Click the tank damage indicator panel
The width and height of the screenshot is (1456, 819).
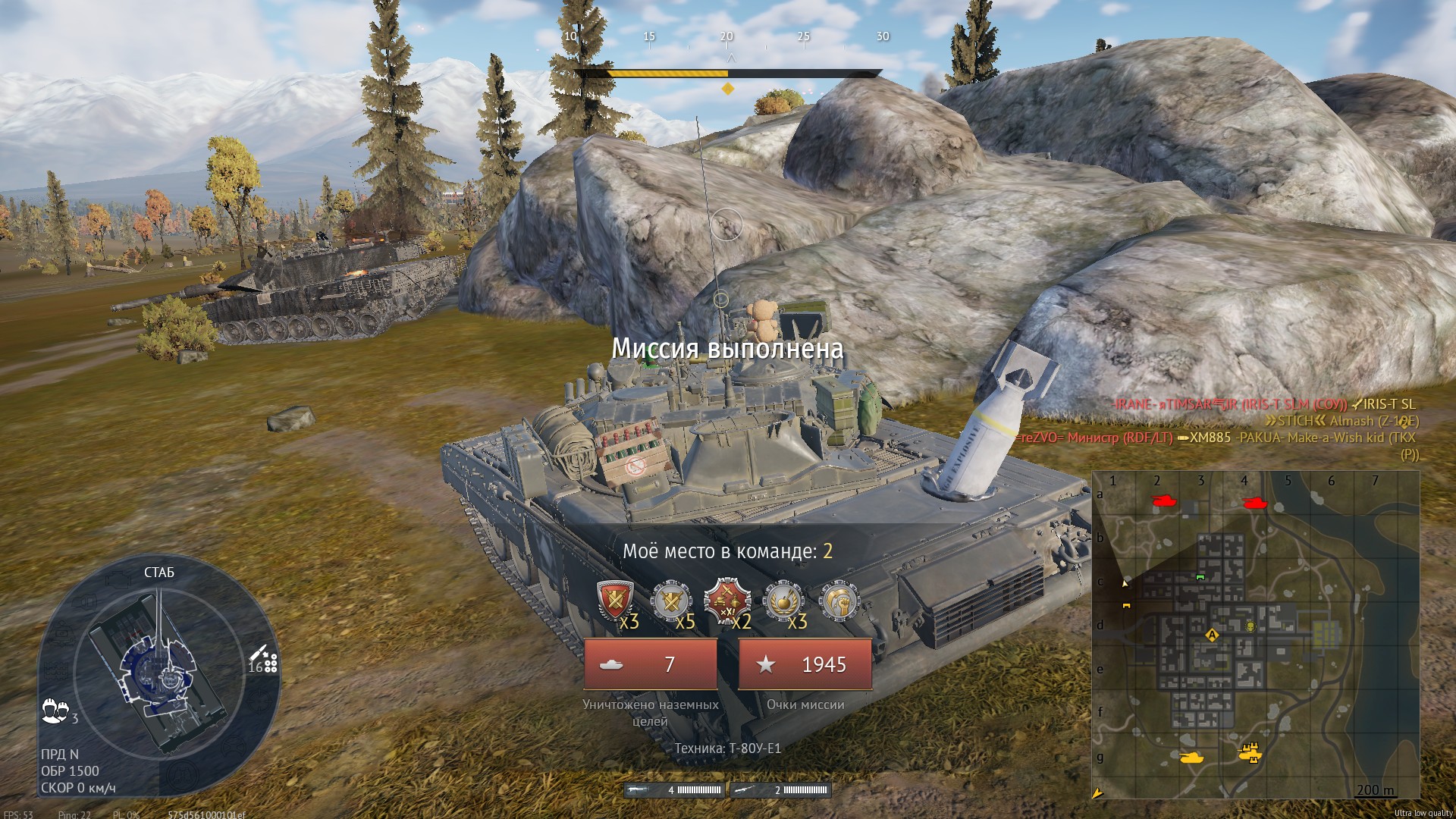(159, 666)
